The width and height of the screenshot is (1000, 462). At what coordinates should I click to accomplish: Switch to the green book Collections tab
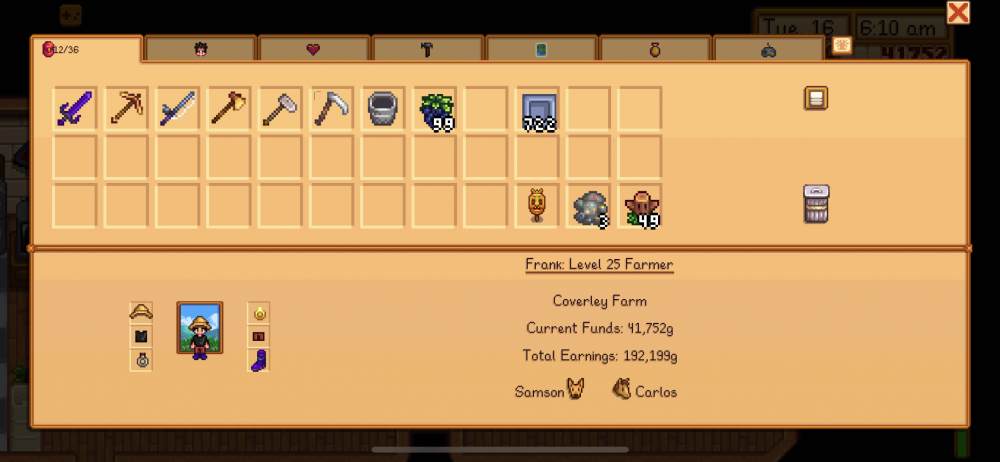(541, 49)
